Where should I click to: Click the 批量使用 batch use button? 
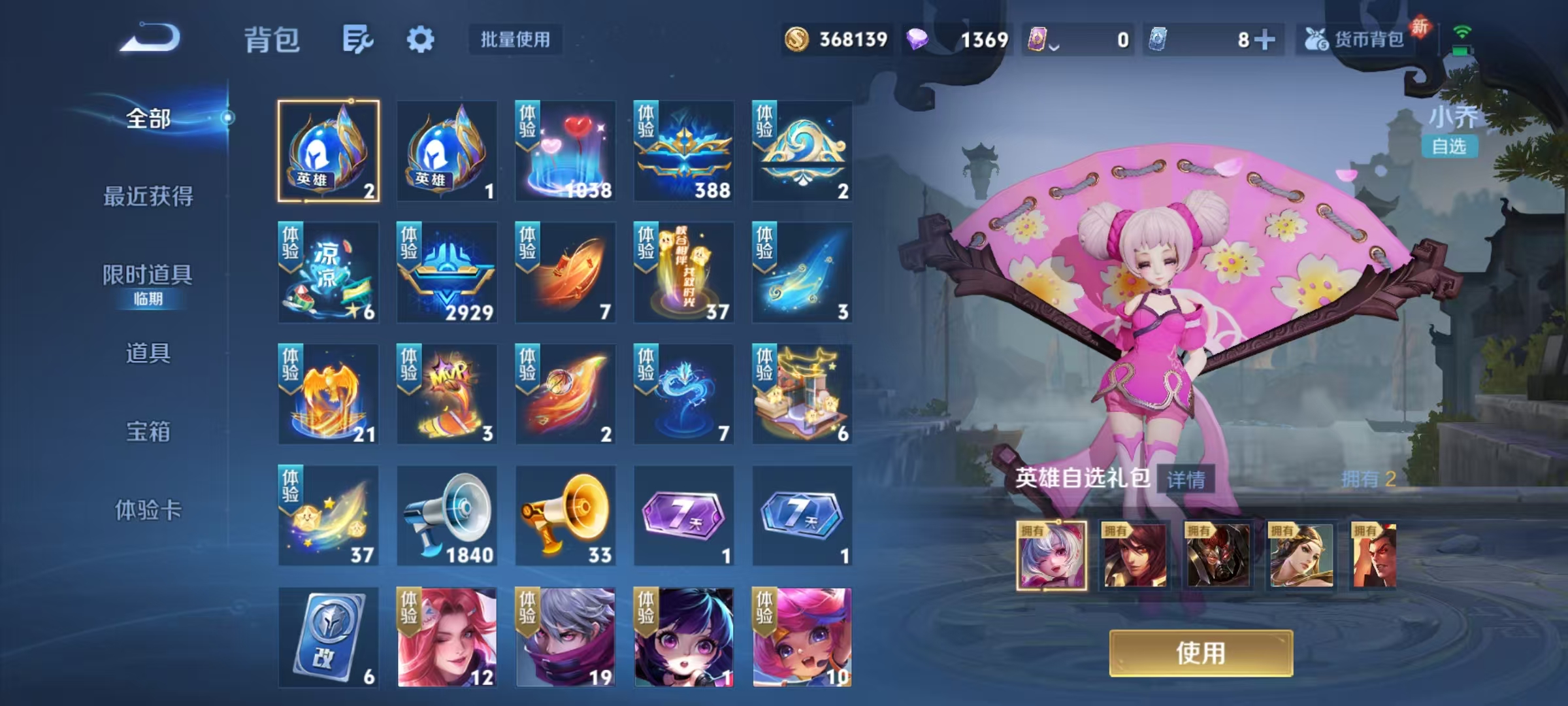point(513,39)
